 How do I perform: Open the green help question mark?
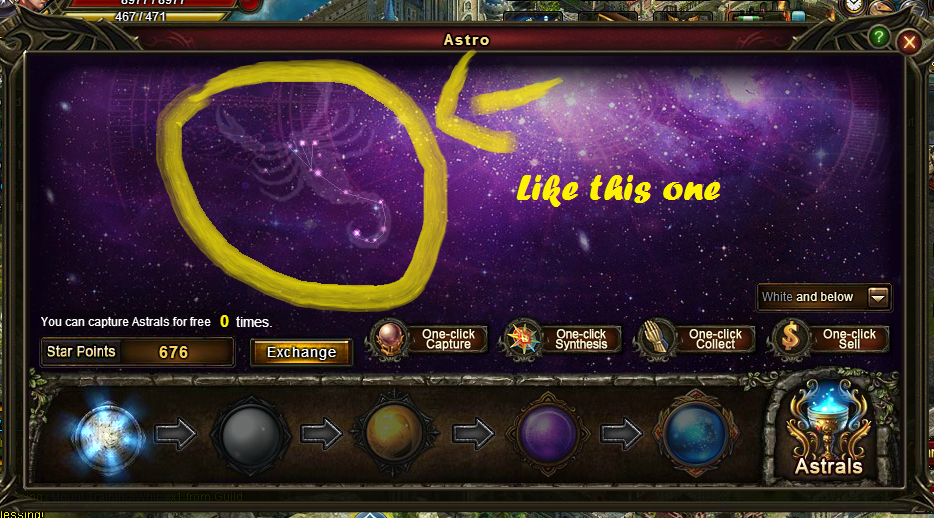[x=879, y=37]
